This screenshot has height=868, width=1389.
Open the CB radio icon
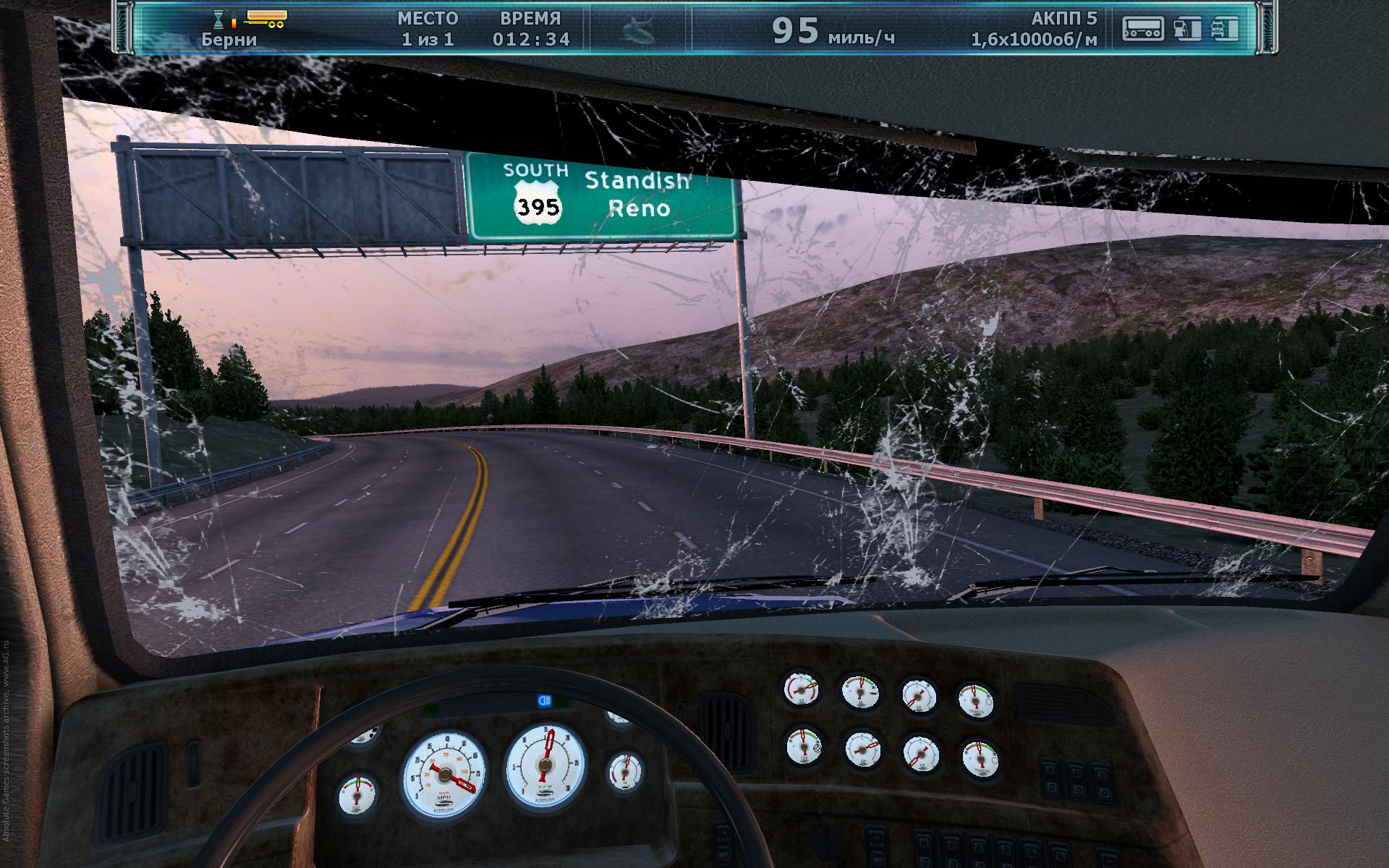[x=1142, y=29]
